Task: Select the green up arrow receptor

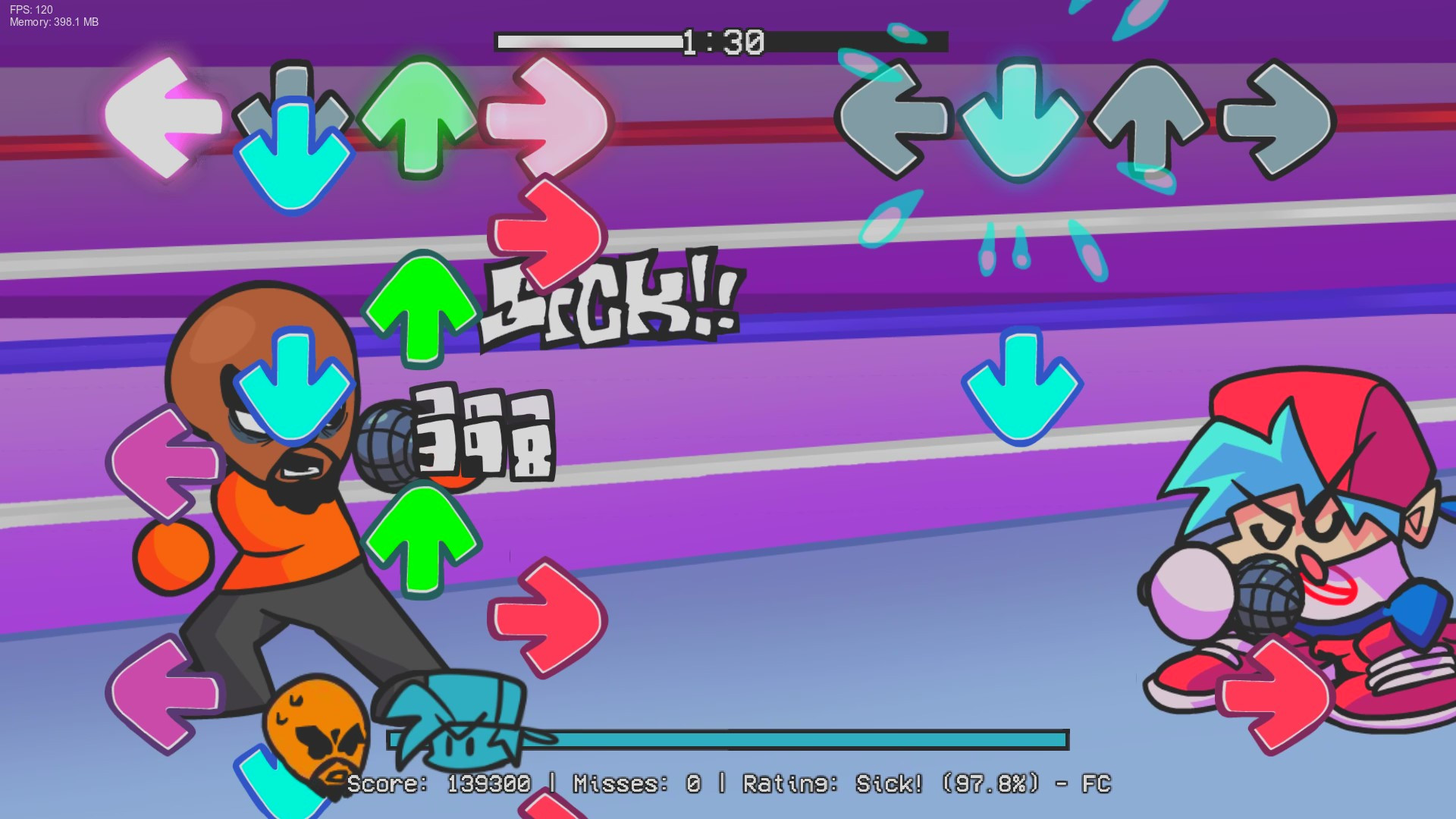Action: pyautogui.click(x=409, y=118)
